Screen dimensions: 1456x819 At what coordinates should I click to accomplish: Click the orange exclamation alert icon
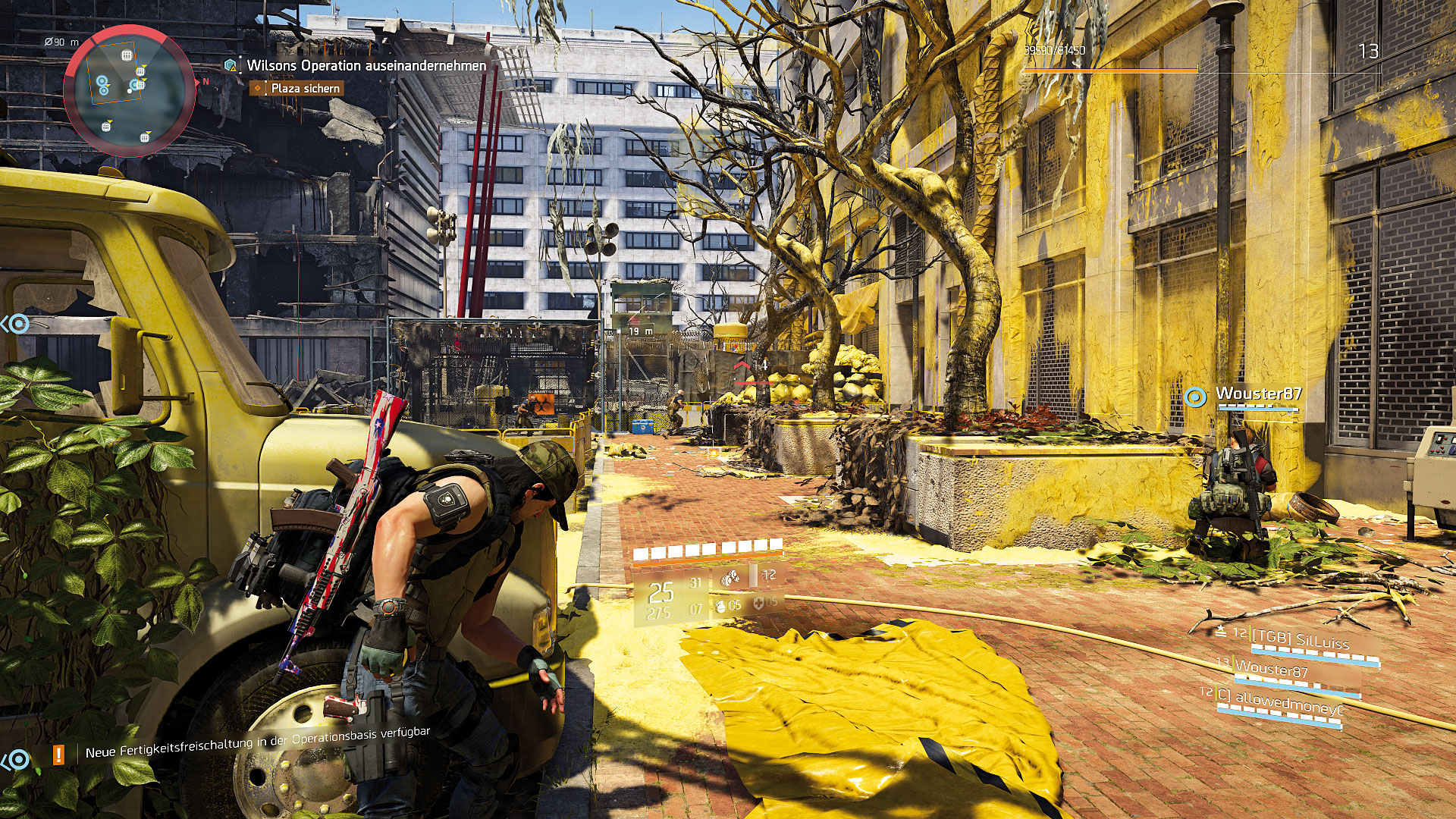coord(58,755)
